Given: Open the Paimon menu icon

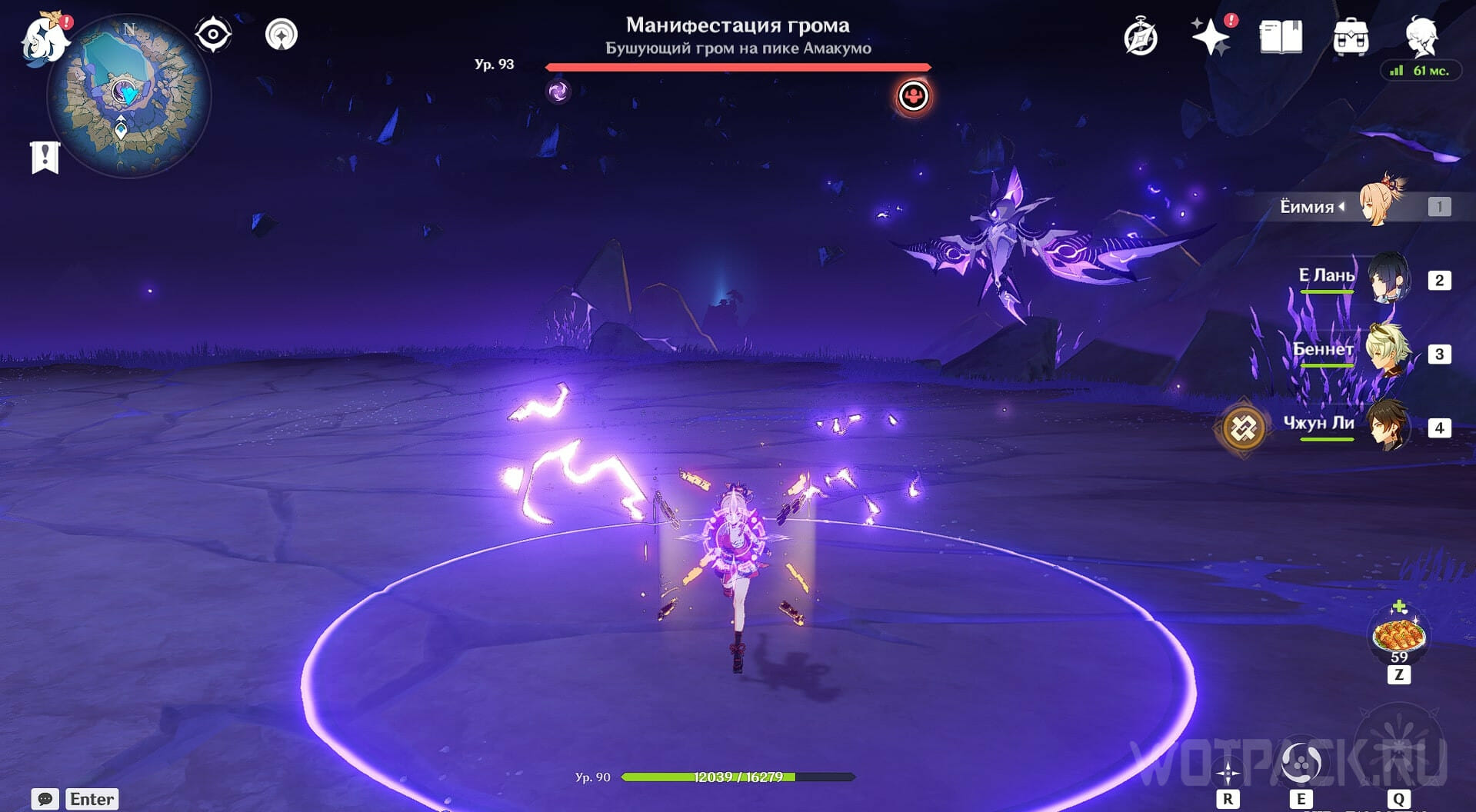Looking at the screenshot, I should click(x=44, y=38).
